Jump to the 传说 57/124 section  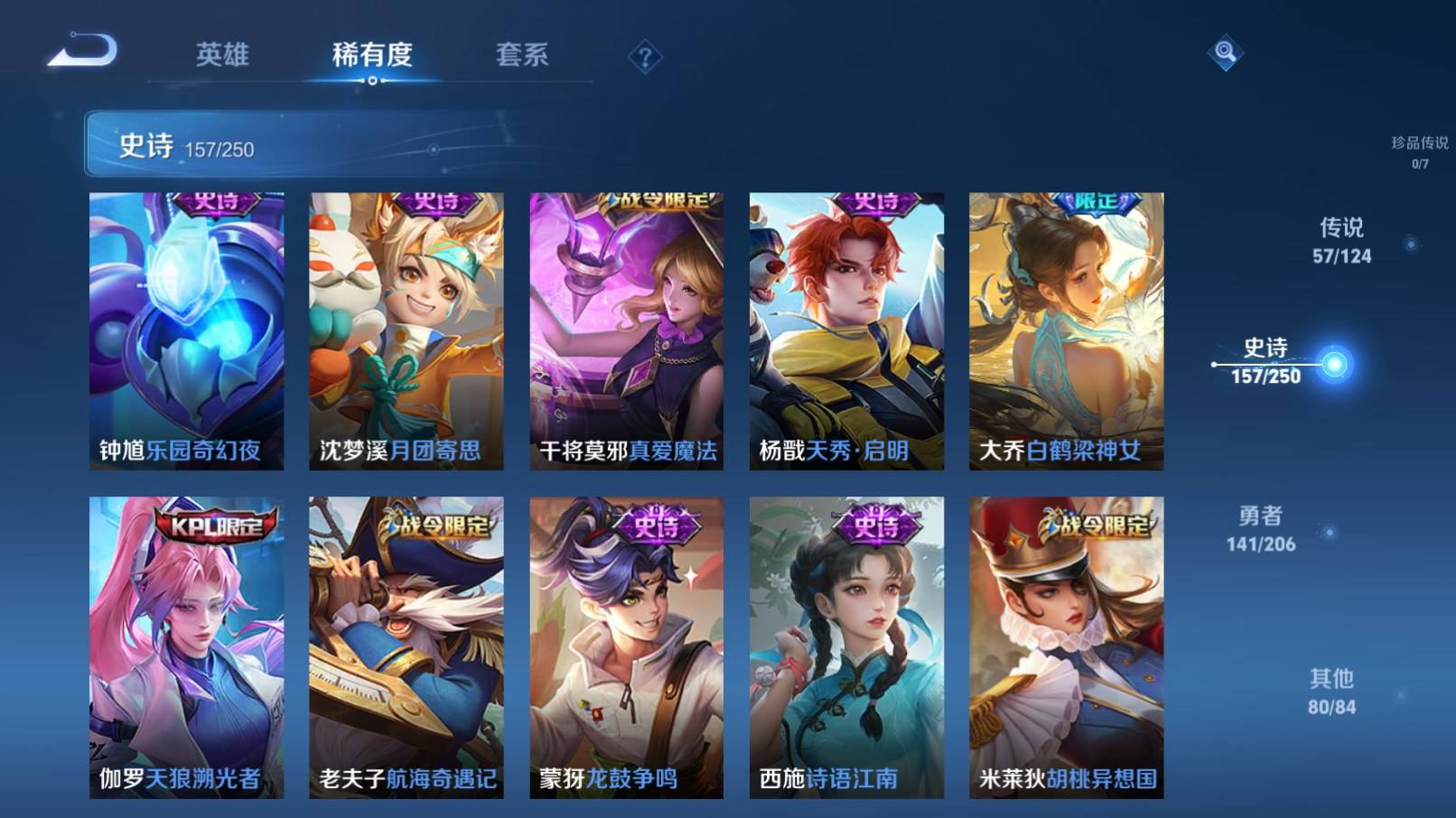click(1342, 241)
